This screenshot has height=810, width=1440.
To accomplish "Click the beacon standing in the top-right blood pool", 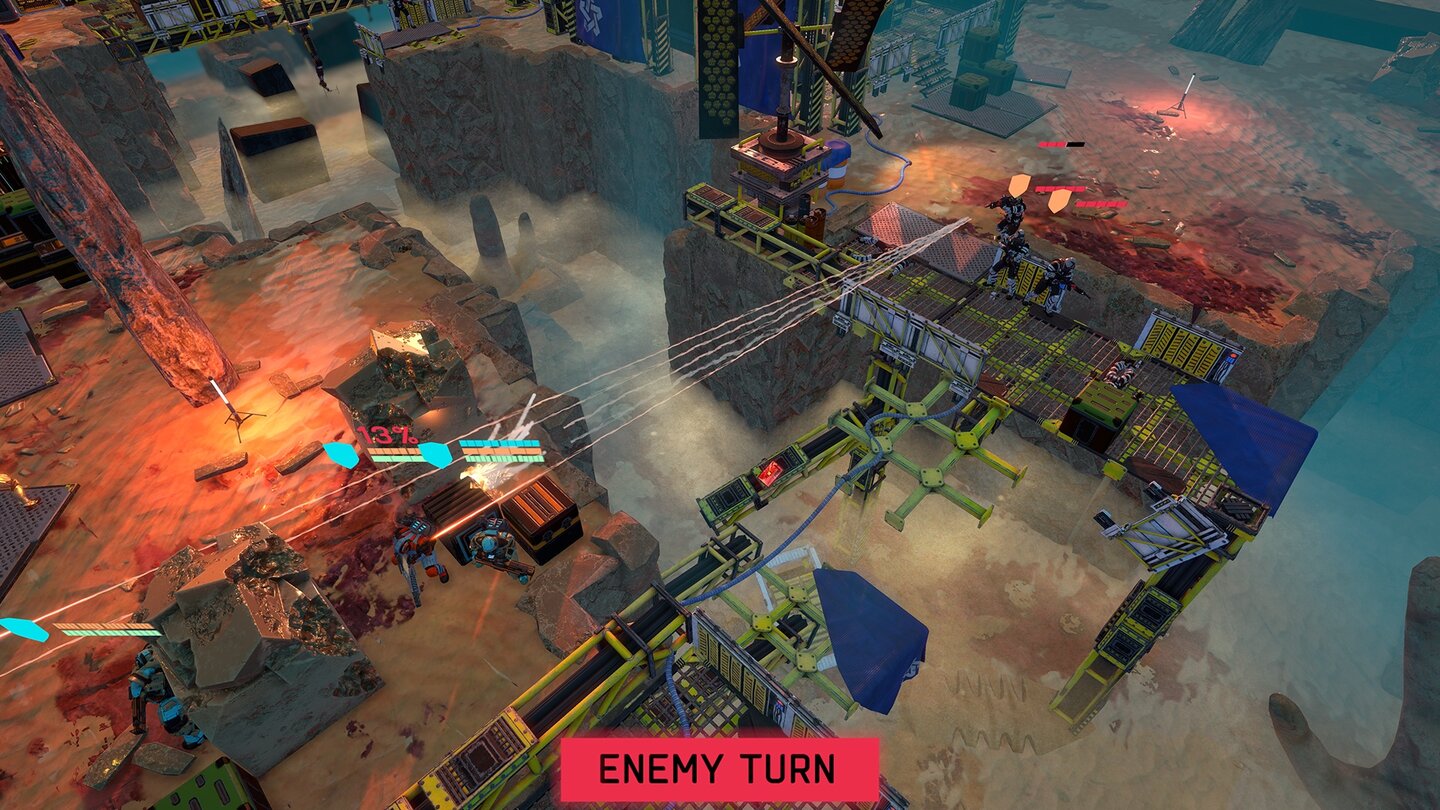I will point(1185,95).
